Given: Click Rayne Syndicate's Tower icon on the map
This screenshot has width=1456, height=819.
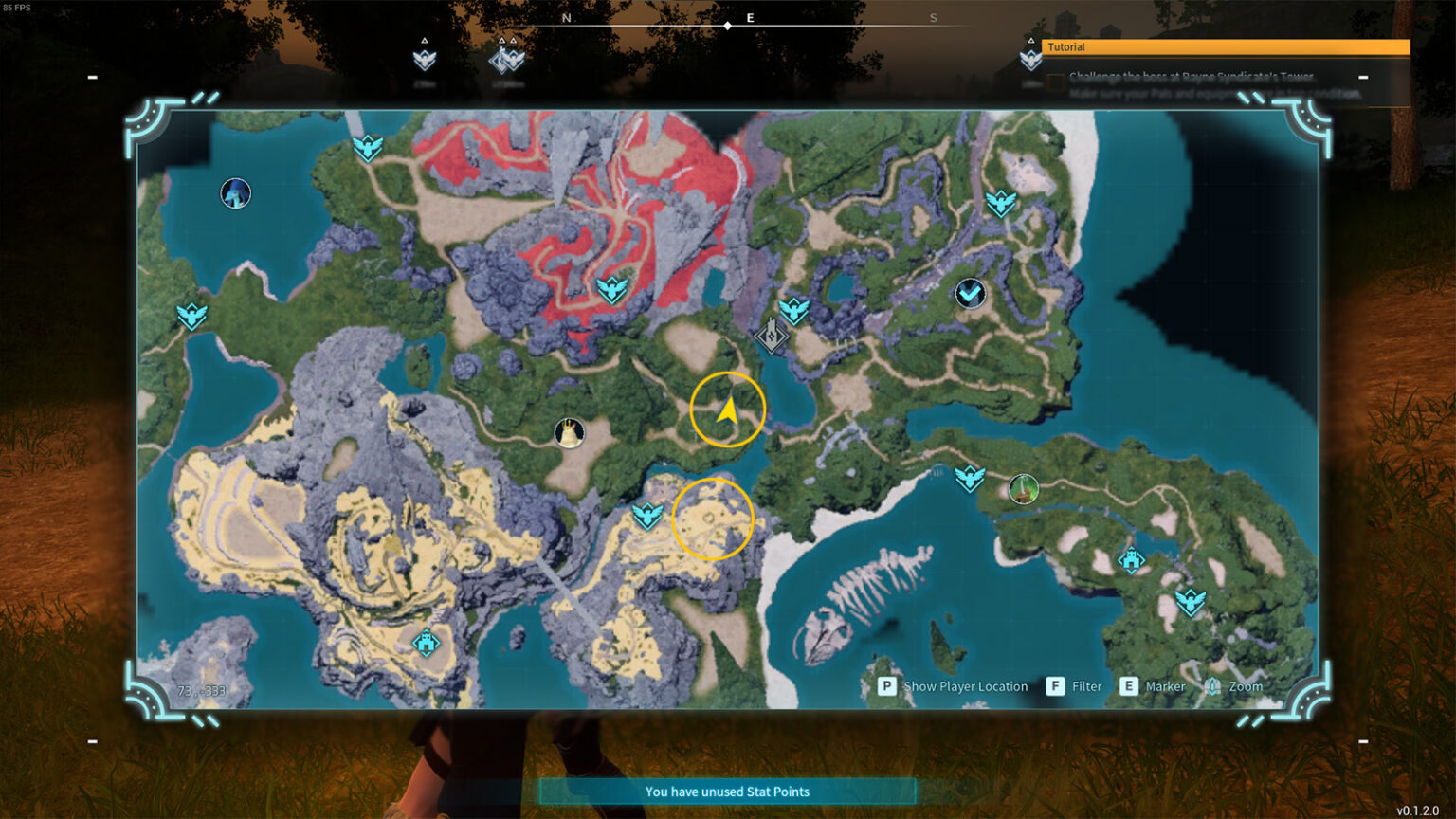Looking at the screenshot, I should pos(770,336).
